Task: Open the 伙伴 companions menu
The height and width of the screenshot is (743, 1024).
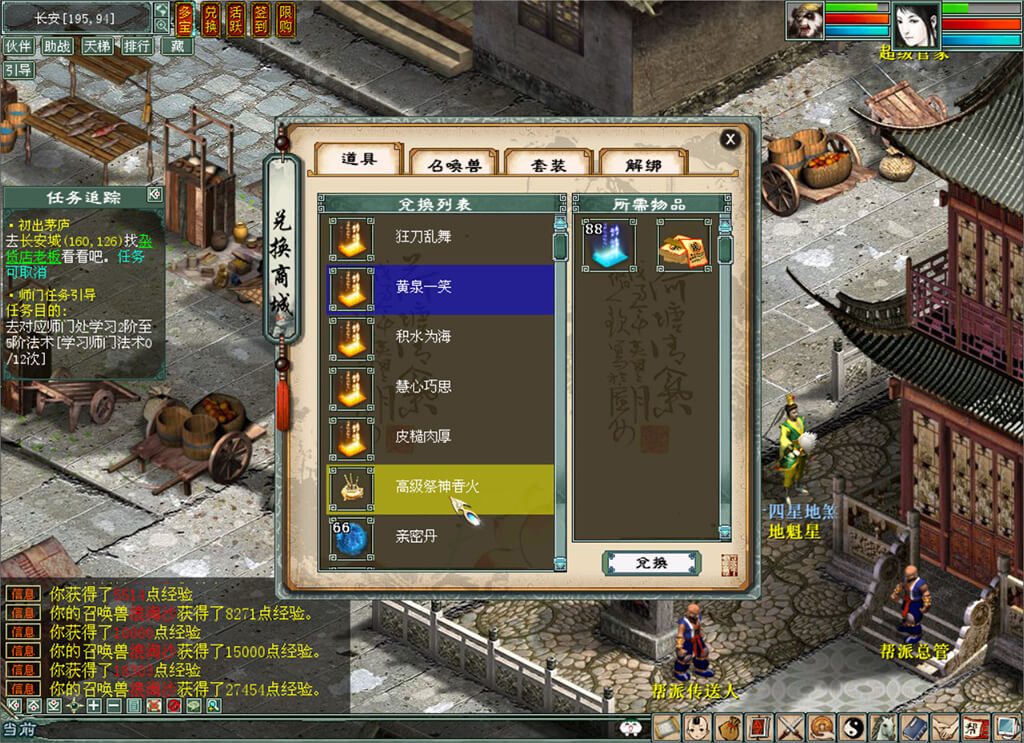Action: (18, 46)
